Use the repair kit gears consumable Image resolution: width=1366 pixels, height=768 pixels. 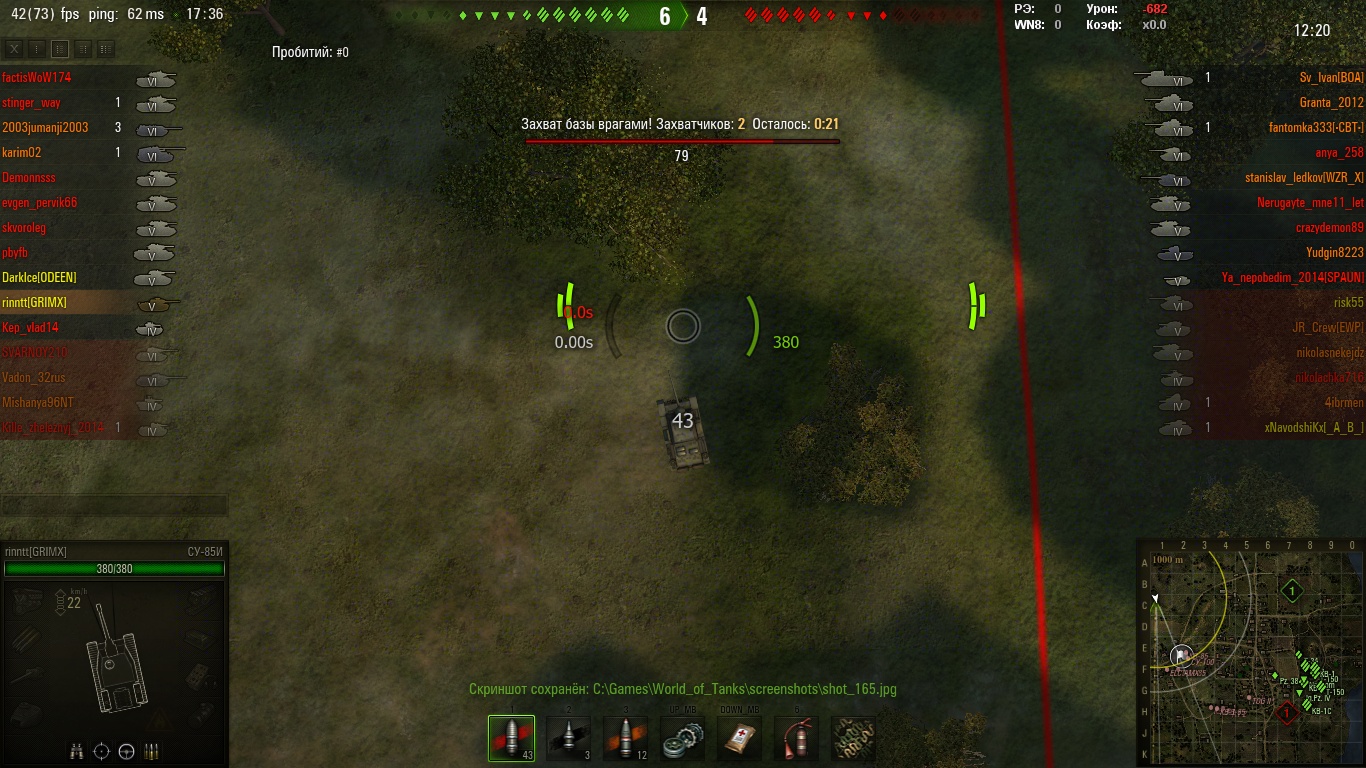click(x=682, y=739)
